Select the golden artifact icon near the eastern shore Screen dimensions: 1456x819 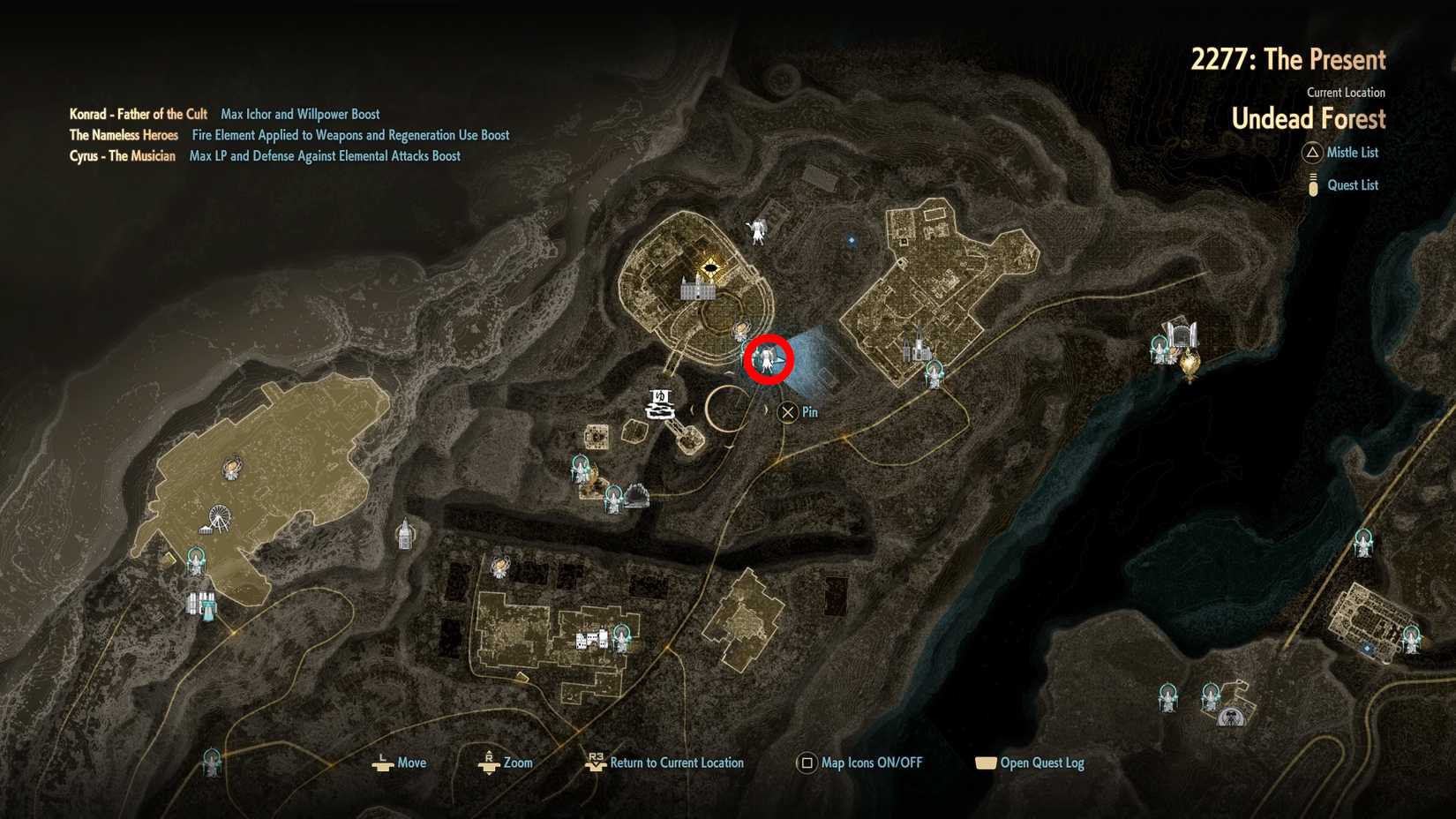coord(1189,362)
